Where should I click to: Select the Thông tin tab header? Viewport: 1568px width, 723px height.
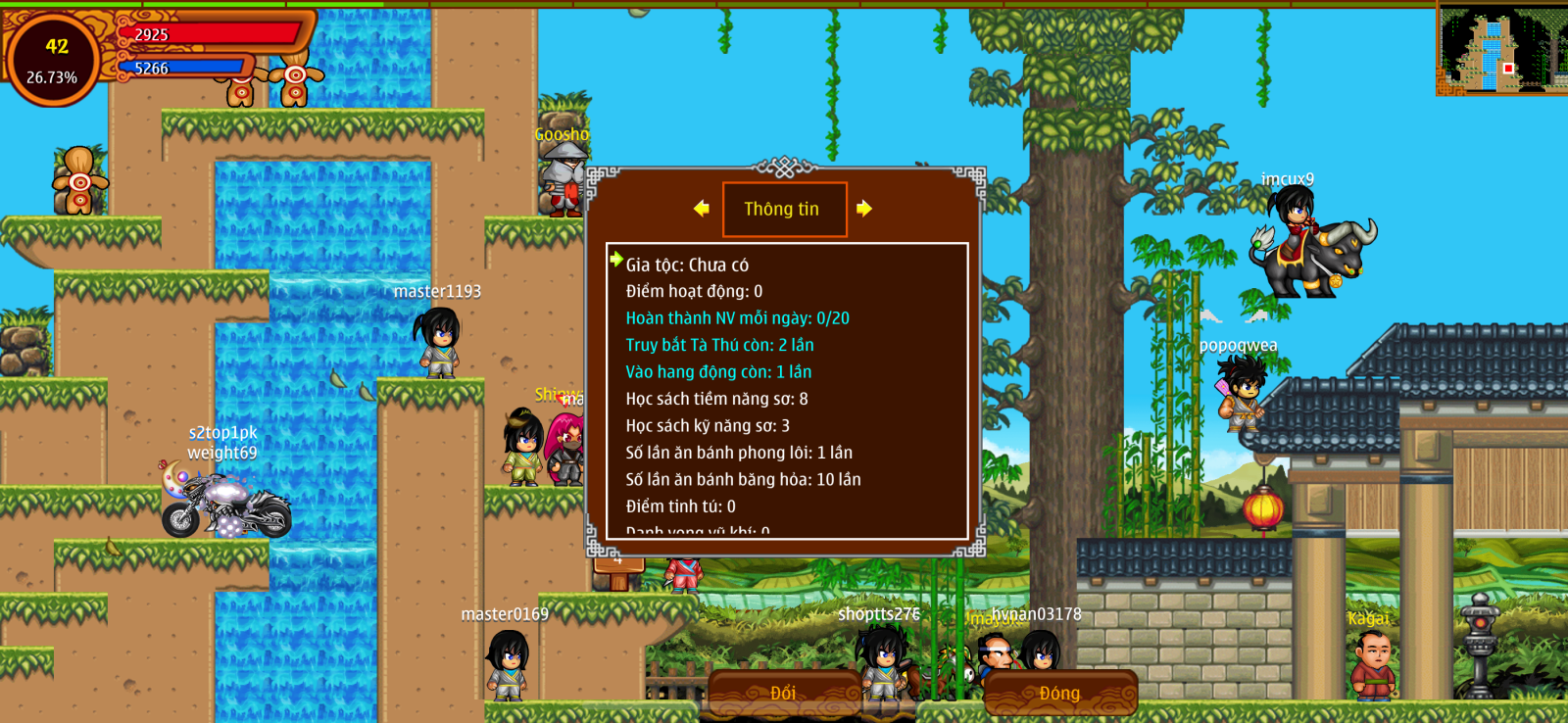point(784,209)
